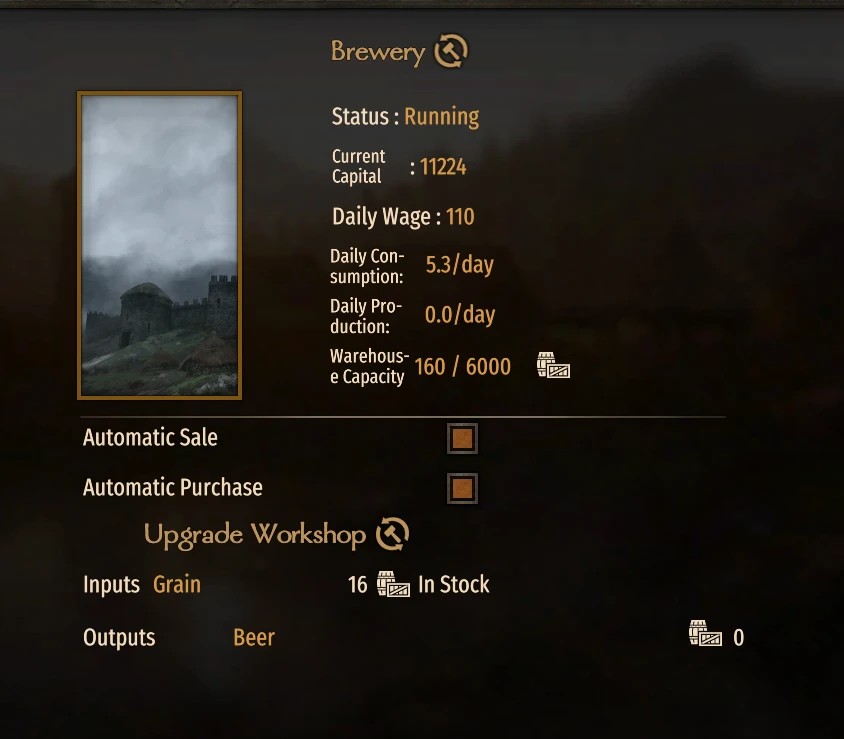Click the Upgrade Workshop hammer icon

pyautogui.click(x=393, y=534)
